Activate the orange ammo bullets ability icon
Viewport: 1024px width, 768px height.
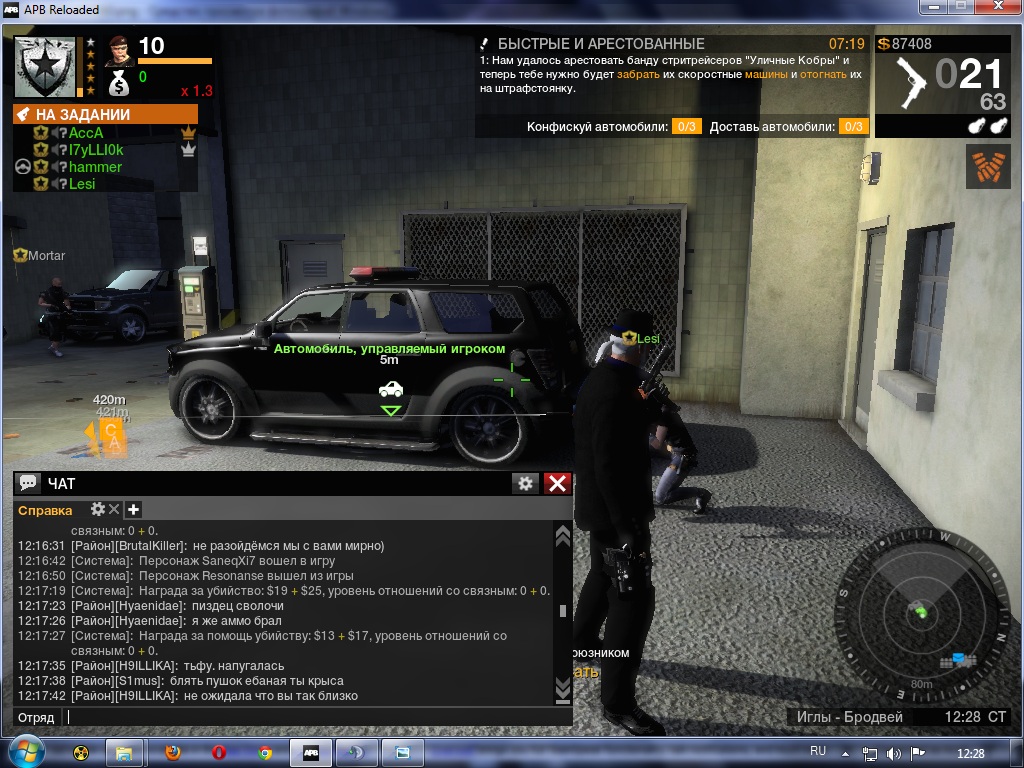[x=988, y=165]
